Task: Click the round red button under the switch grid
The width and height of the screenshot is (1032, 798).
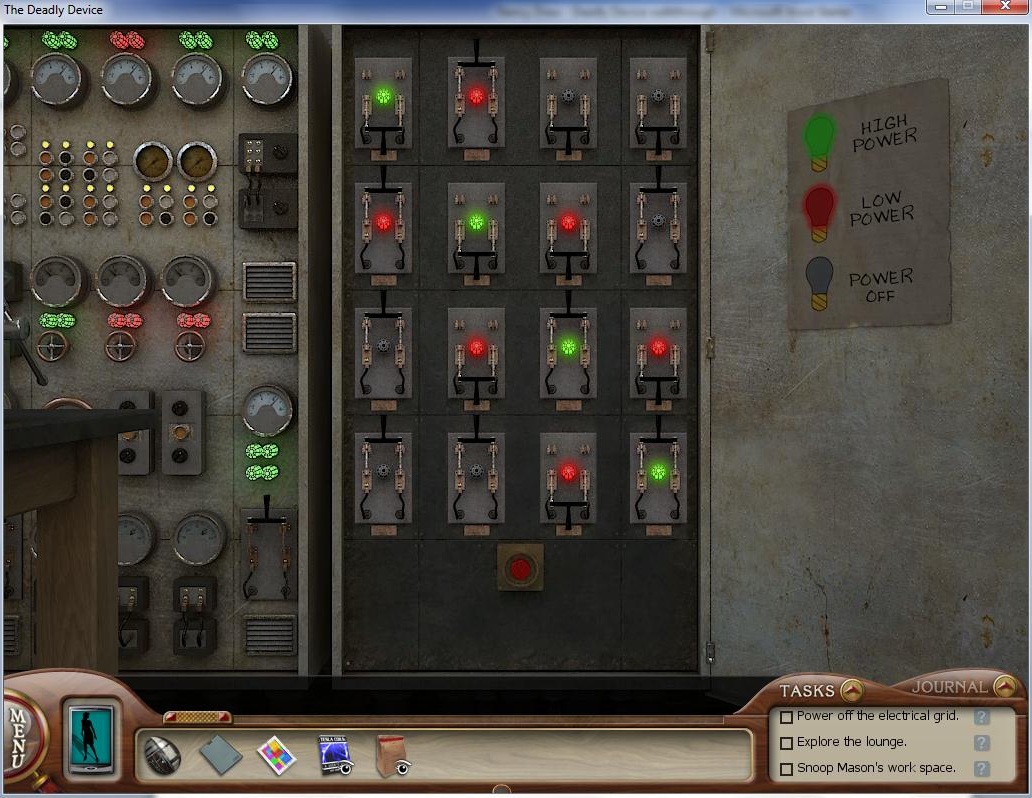Action: [x=521, y=568]
